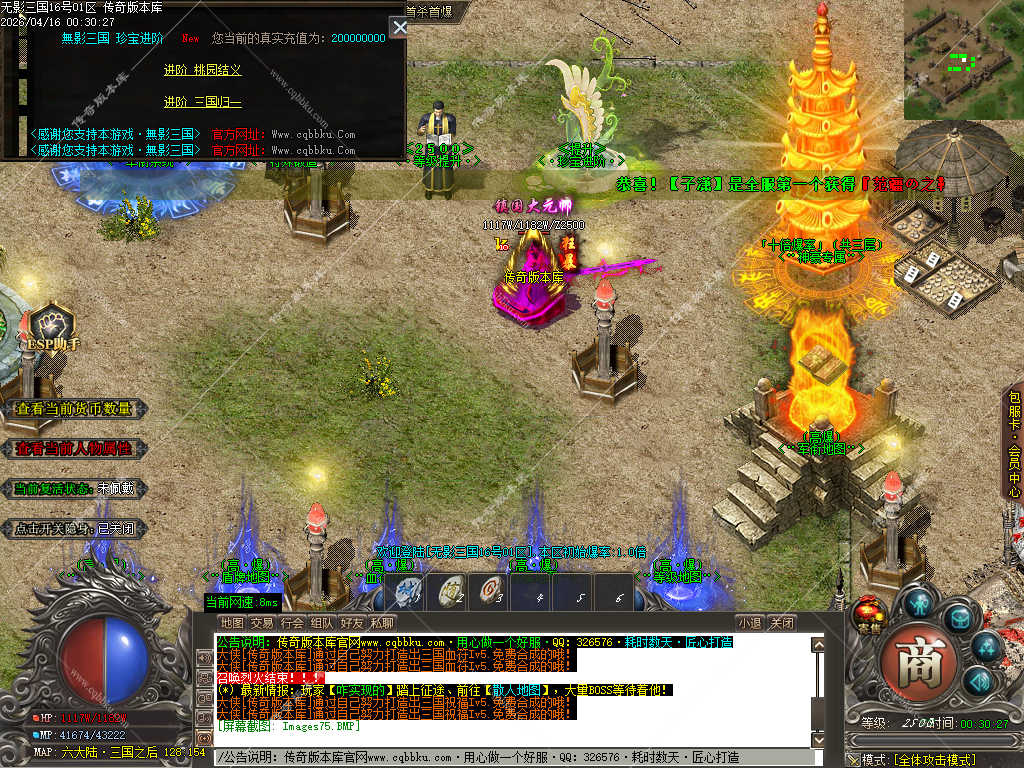Open the 好友 friends button
Image resolution: width=1024 pixels, height=768 pixels.
click(352, 623)
